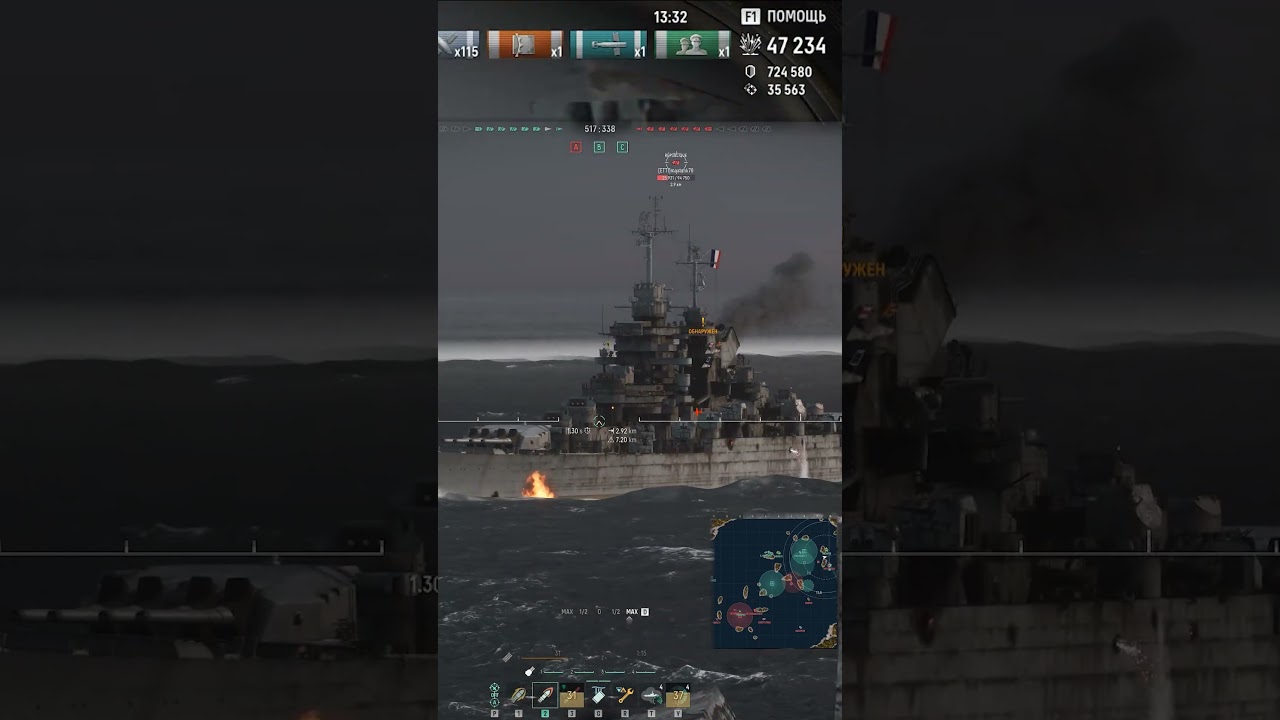Click the last consumable showing a 37 cooldown
Screen dimensions: 1280x720
coord(678,695)
